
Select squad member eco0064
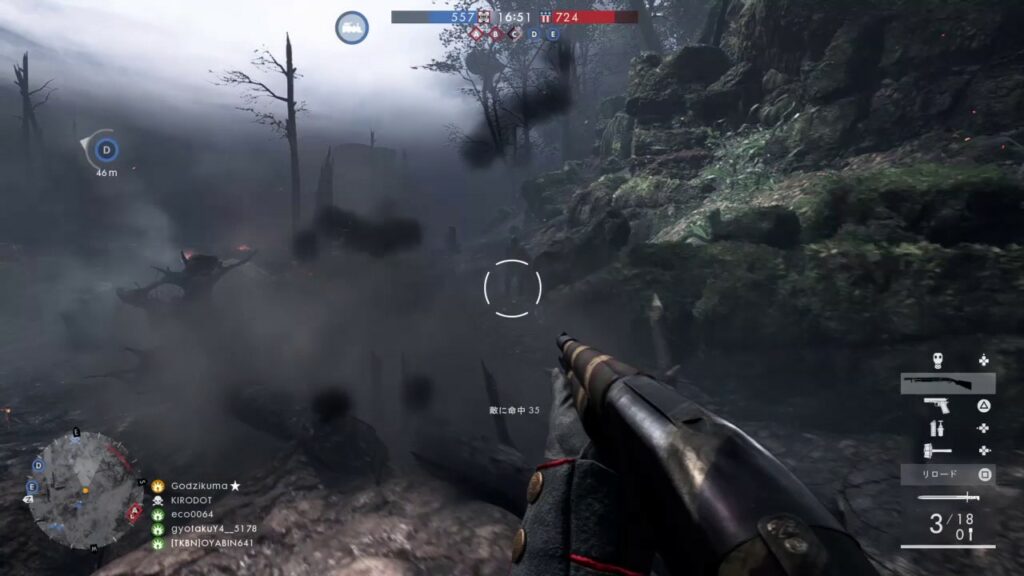[x=192, y=514]
